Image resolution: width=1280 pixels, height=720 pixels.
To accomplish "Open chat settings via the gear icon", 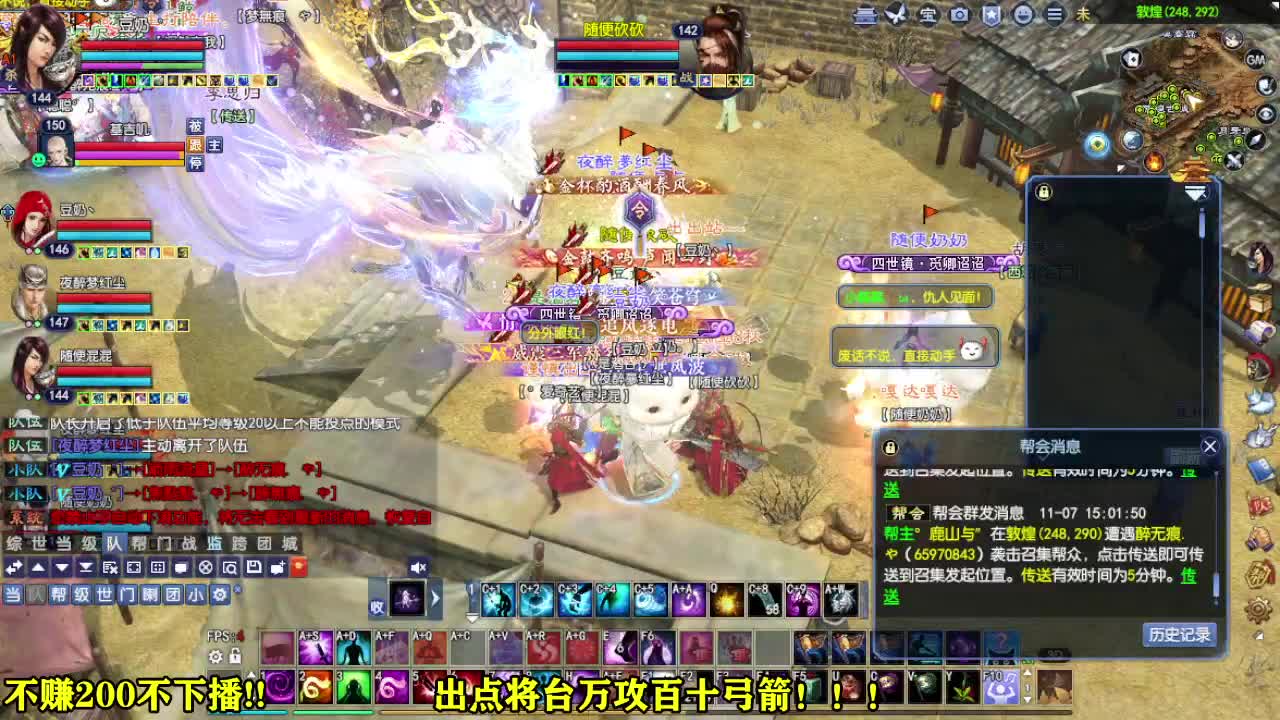I will point(219,594).
